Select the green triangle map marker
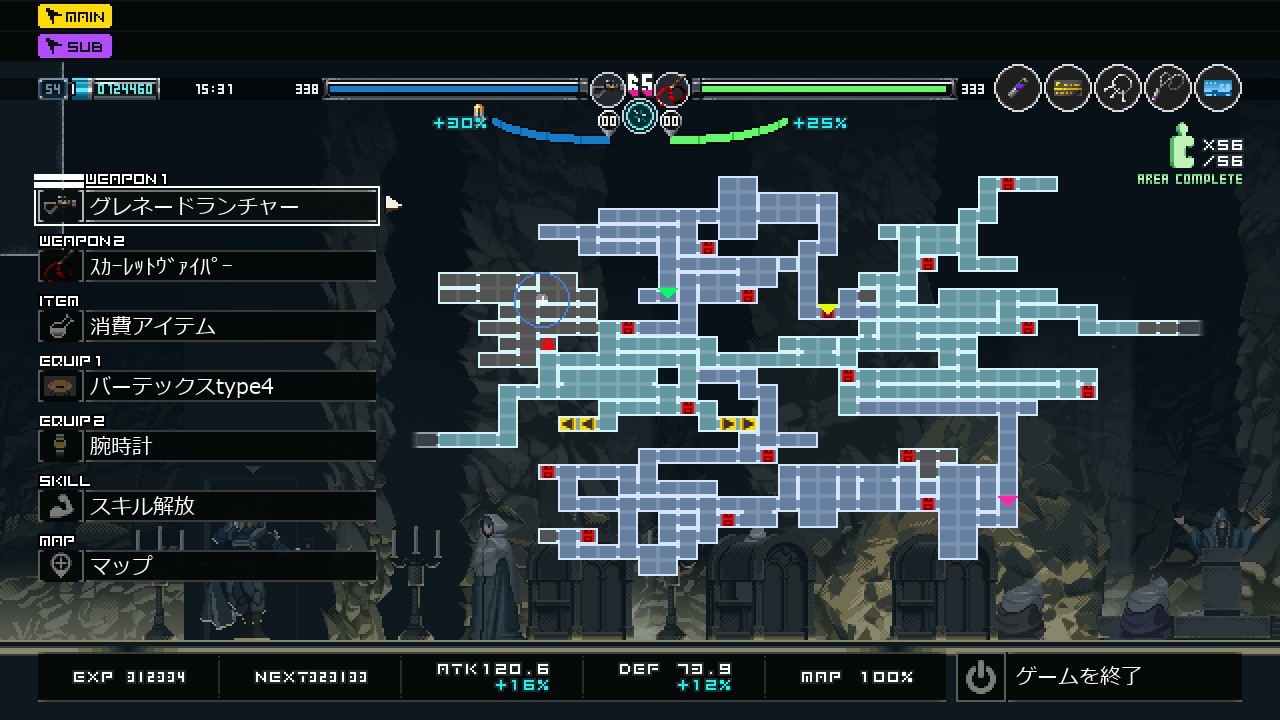Viewport: 1280px width, 720px height. pos(667,293)
